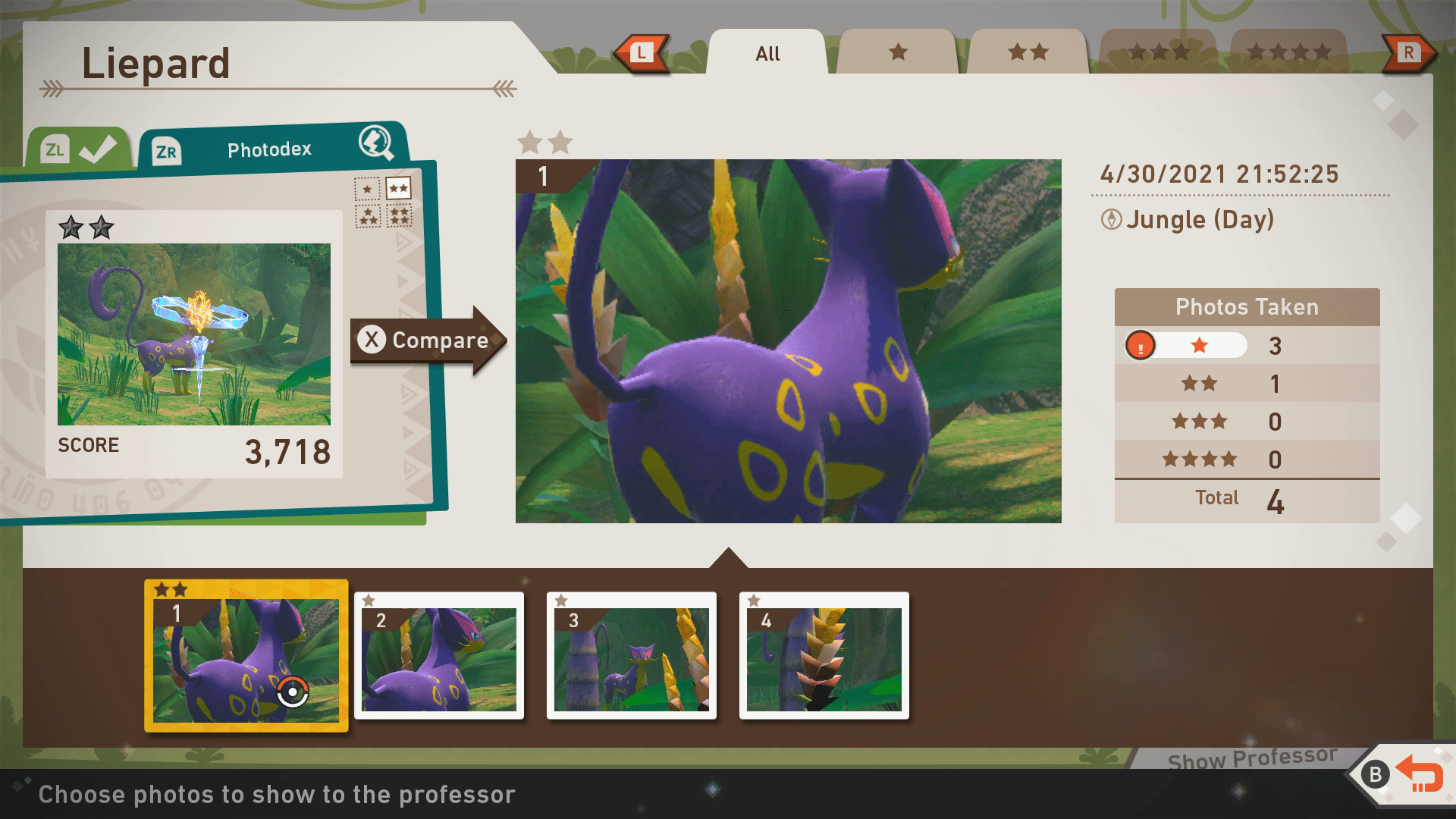Image resolution: width=1456 pixels, height=819 pixels.
Task: Click Show Professor
Action: tap(1251, 757)
